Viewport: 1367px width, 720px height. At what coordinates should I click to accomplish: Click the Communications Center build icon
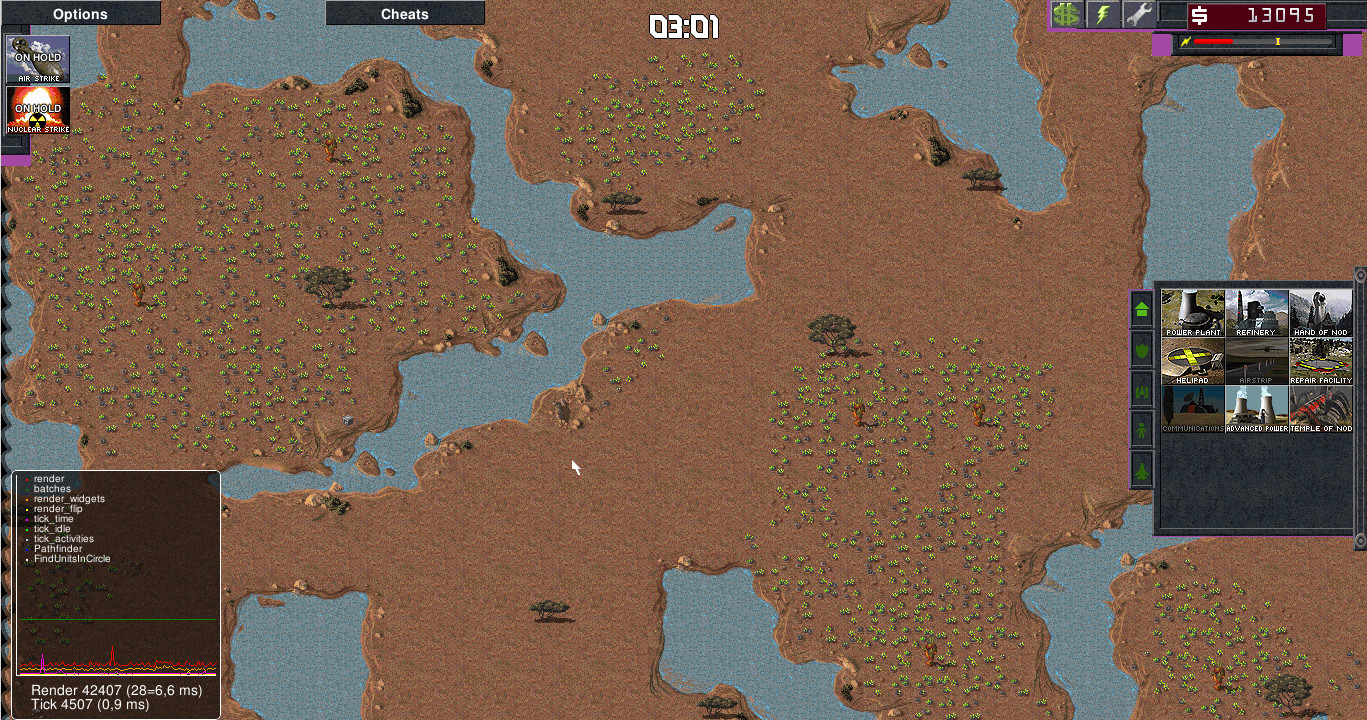1192,408
